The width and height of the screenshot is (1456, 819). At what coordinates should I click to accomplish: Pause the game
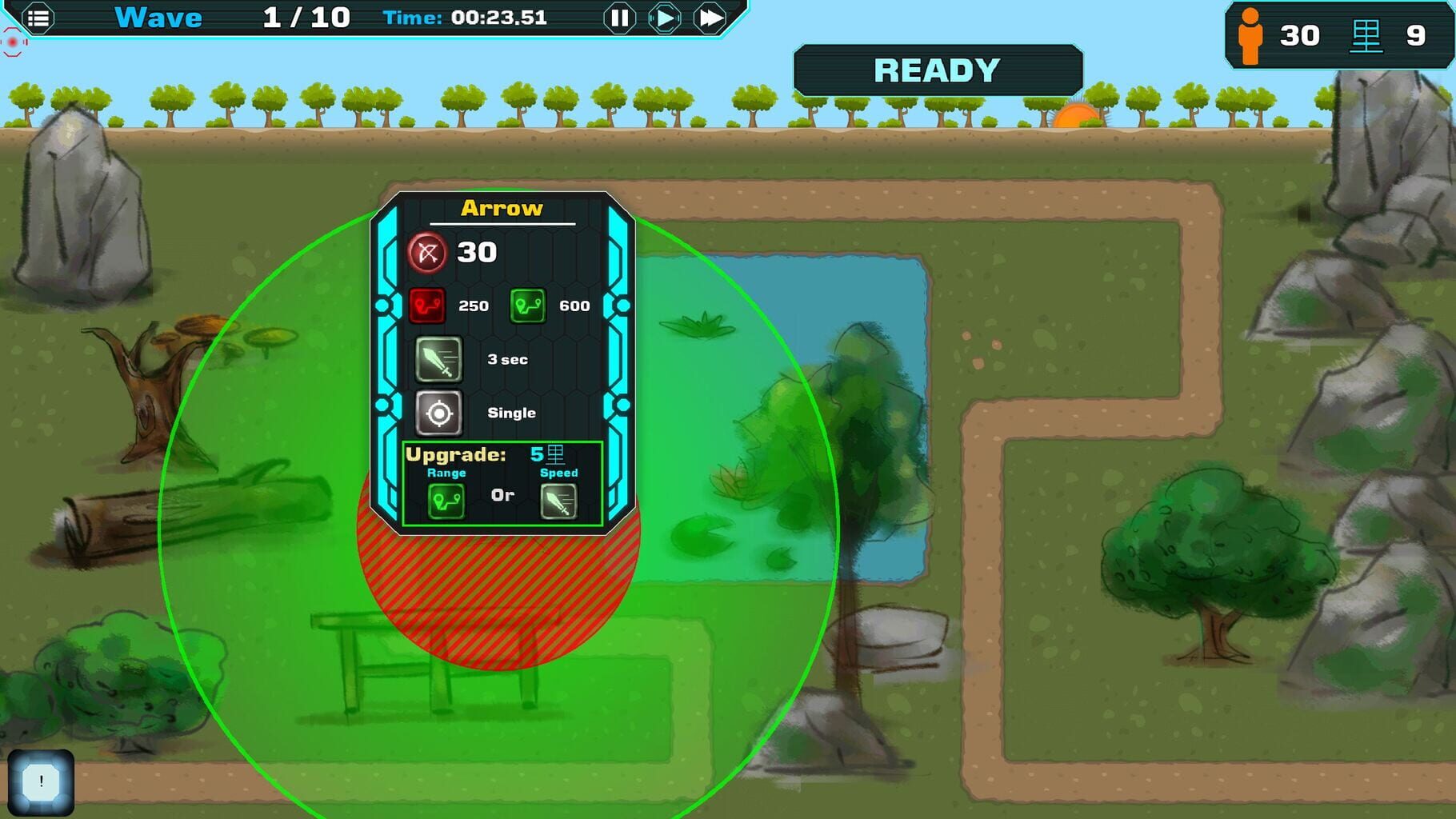pos(619,18)
